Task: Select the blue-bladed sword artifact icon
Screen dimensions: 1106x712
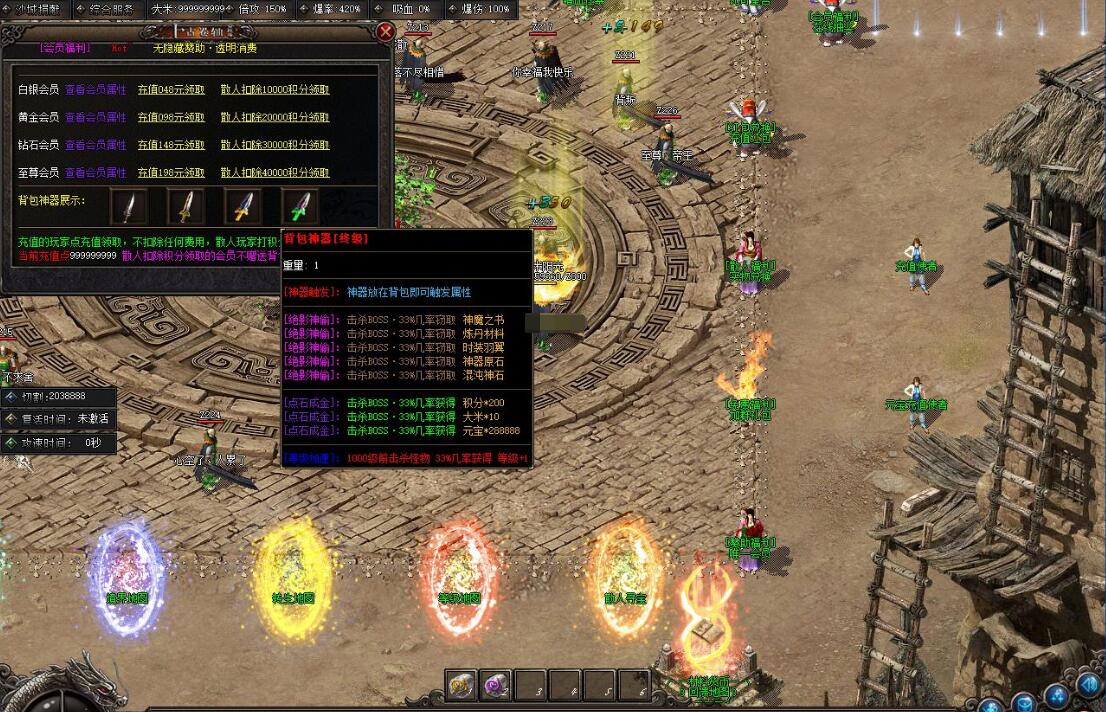Action: tap(243, 206)
